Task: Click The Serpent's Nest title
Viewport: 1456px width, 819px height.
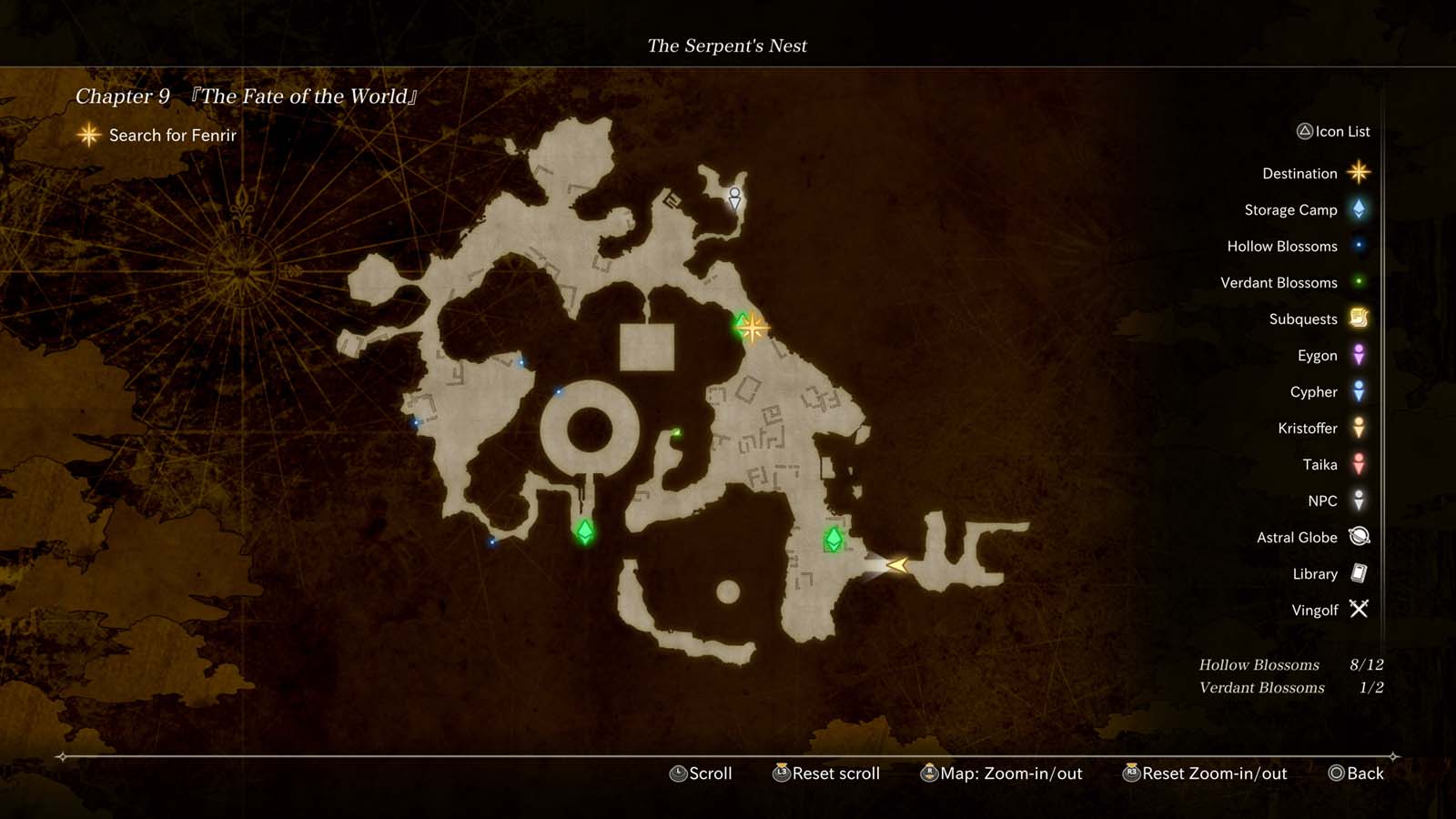Action: 727,45
